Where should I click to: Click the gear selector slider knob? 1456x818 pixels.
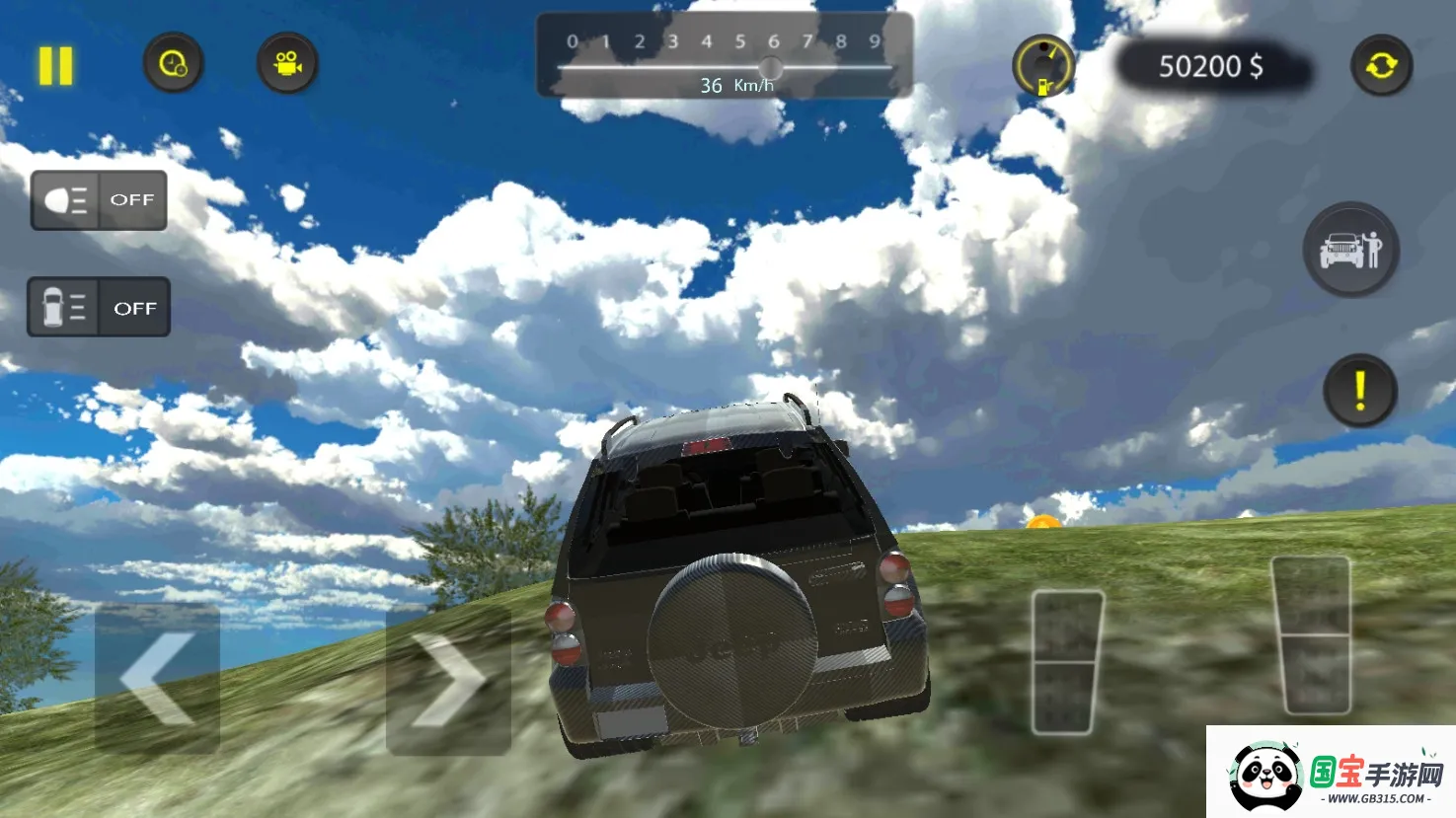tap(771, 68)
